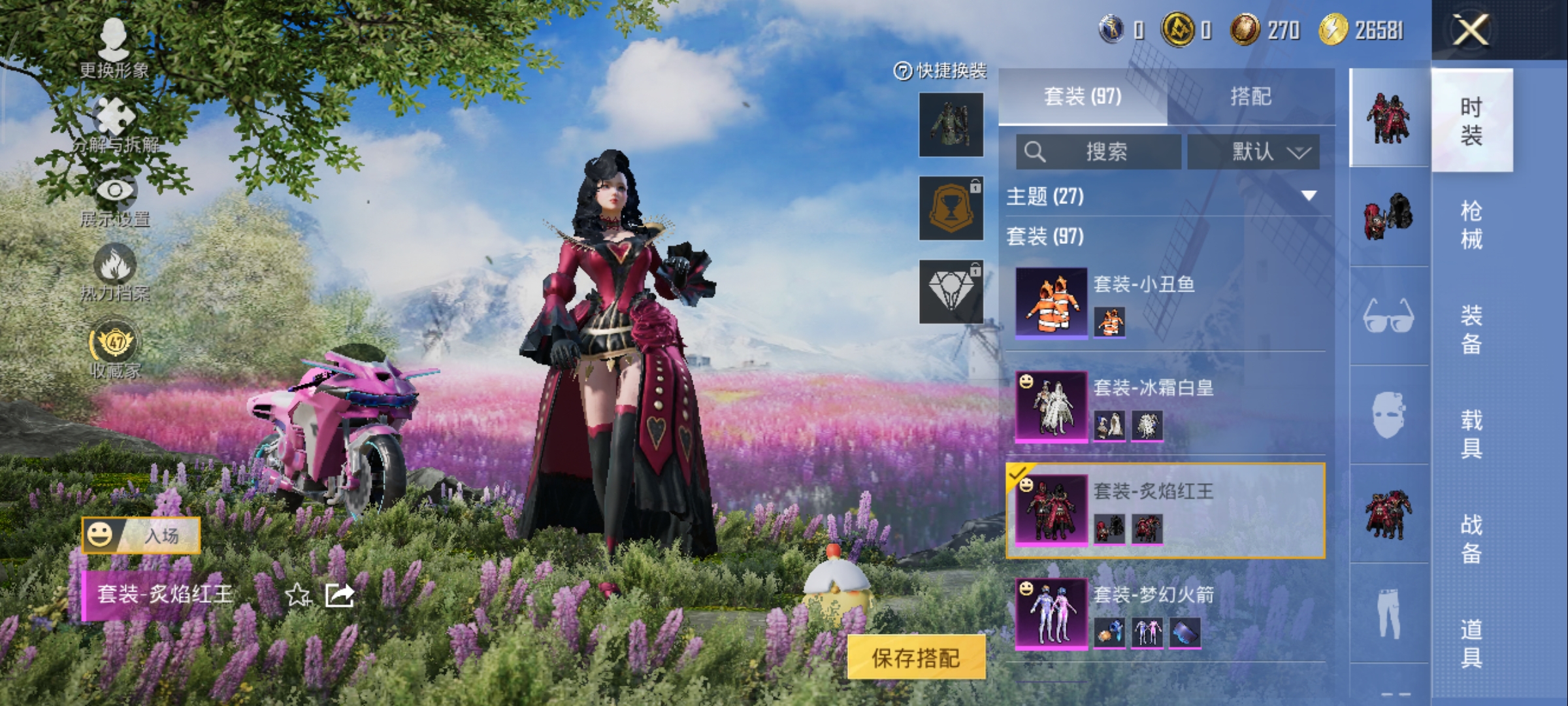
Task: Open the 枪械 firearms category
Action: pos(1471,225)
